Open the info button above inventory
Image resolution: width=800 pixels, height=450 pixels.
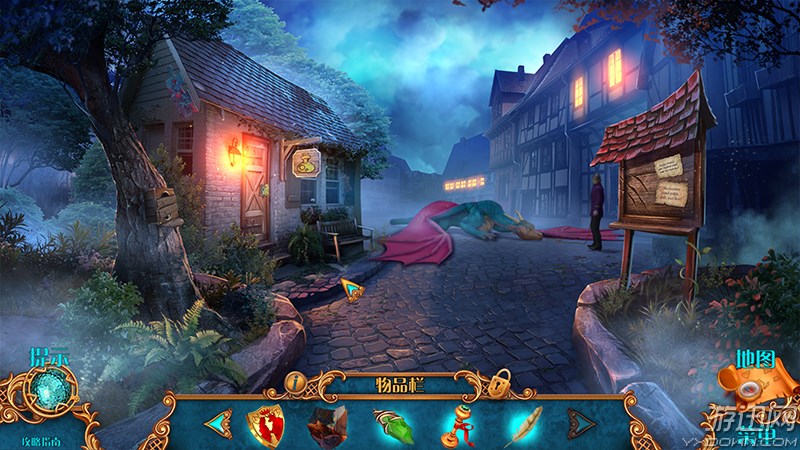295,381
